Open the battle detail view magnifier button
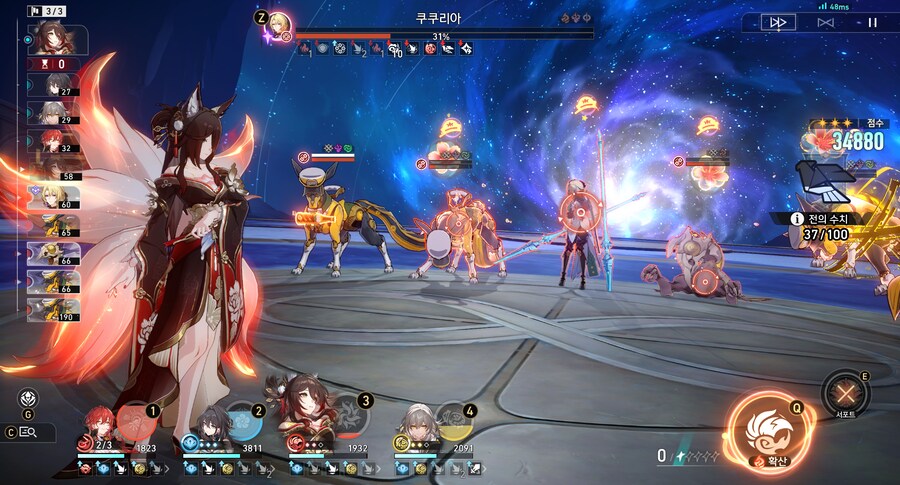Screen dimensions: 900x485 (29, 432)
